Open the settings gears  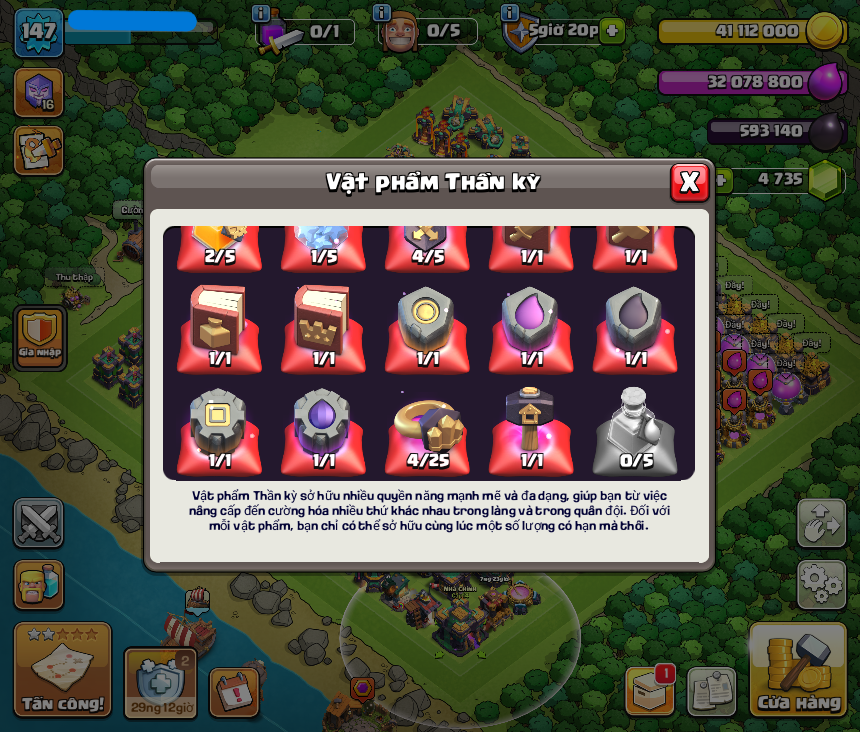tap(821, 583)
